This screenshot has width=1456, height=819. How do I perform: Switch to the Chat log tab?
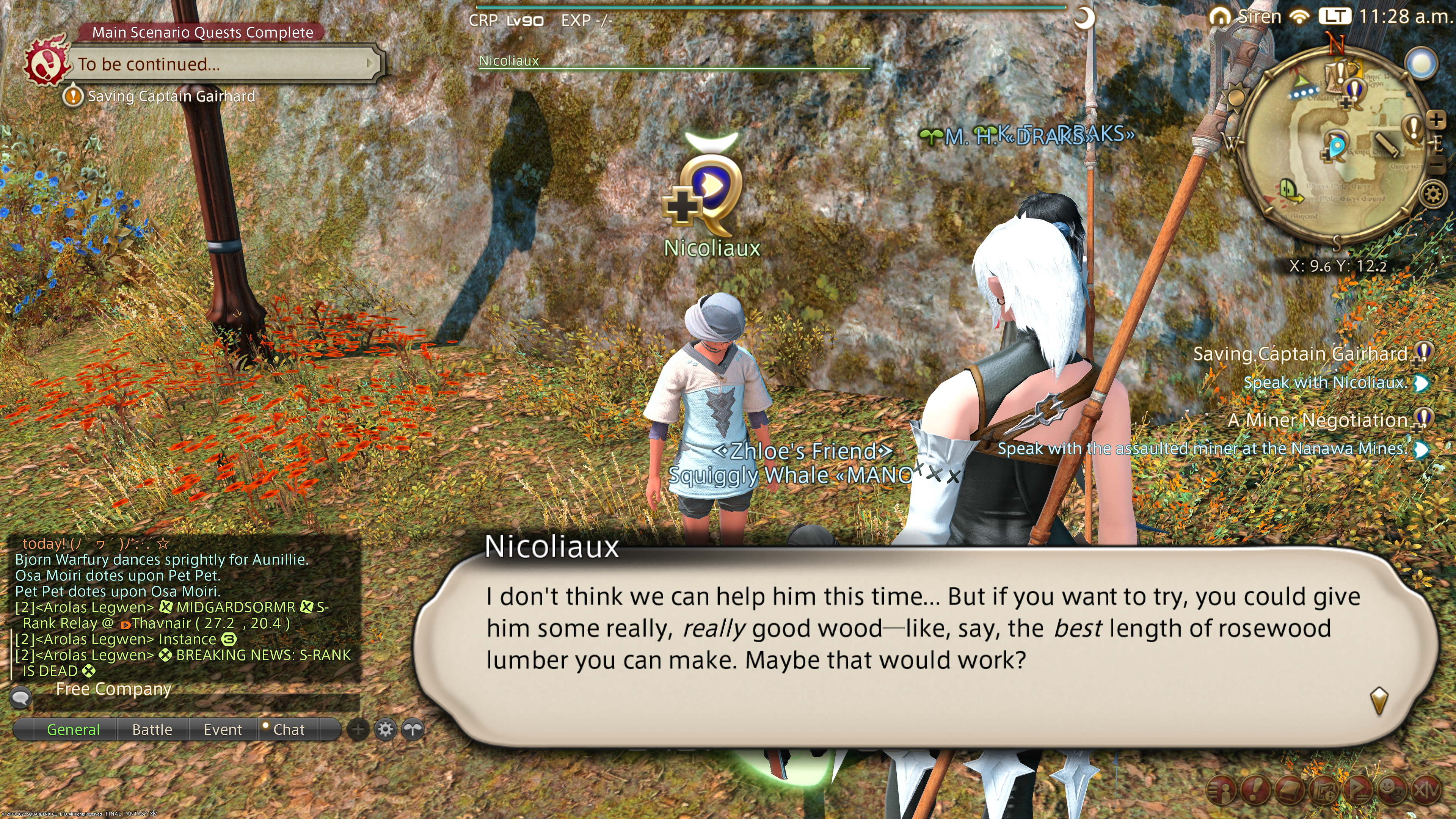[288, 729]
